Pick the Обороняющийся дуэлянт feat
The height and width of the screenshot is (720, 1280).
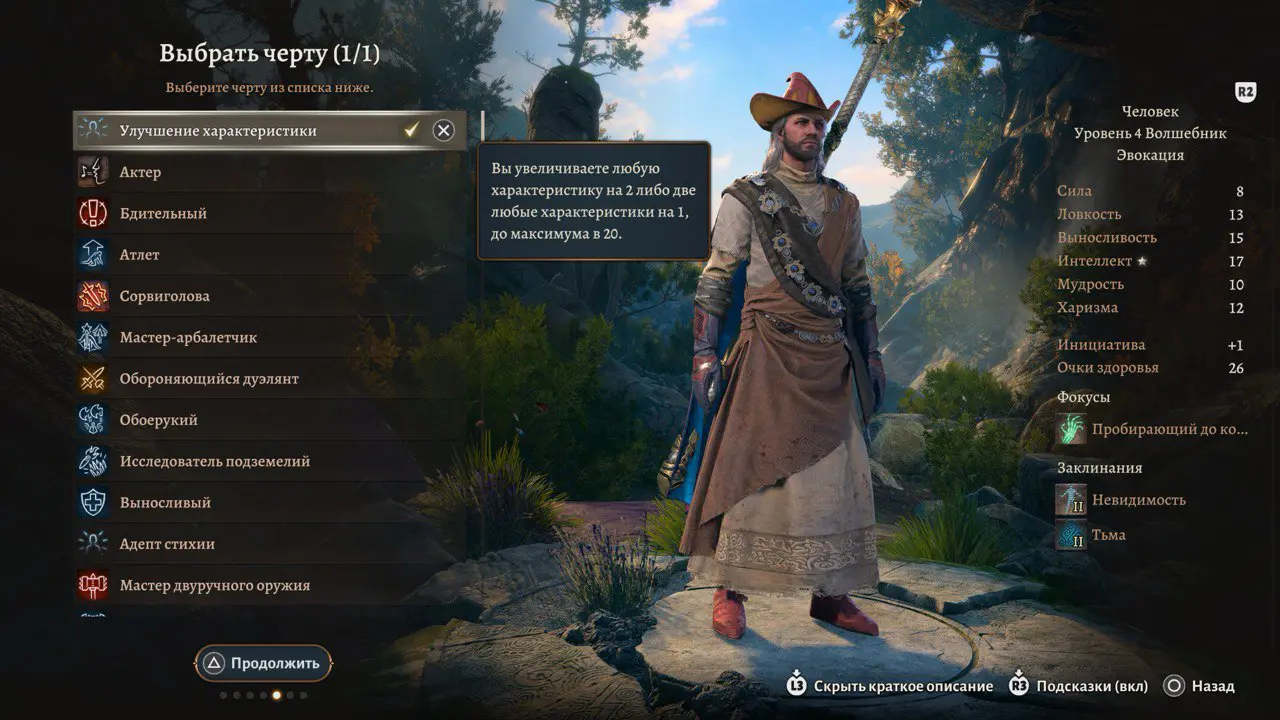point(209,379)
